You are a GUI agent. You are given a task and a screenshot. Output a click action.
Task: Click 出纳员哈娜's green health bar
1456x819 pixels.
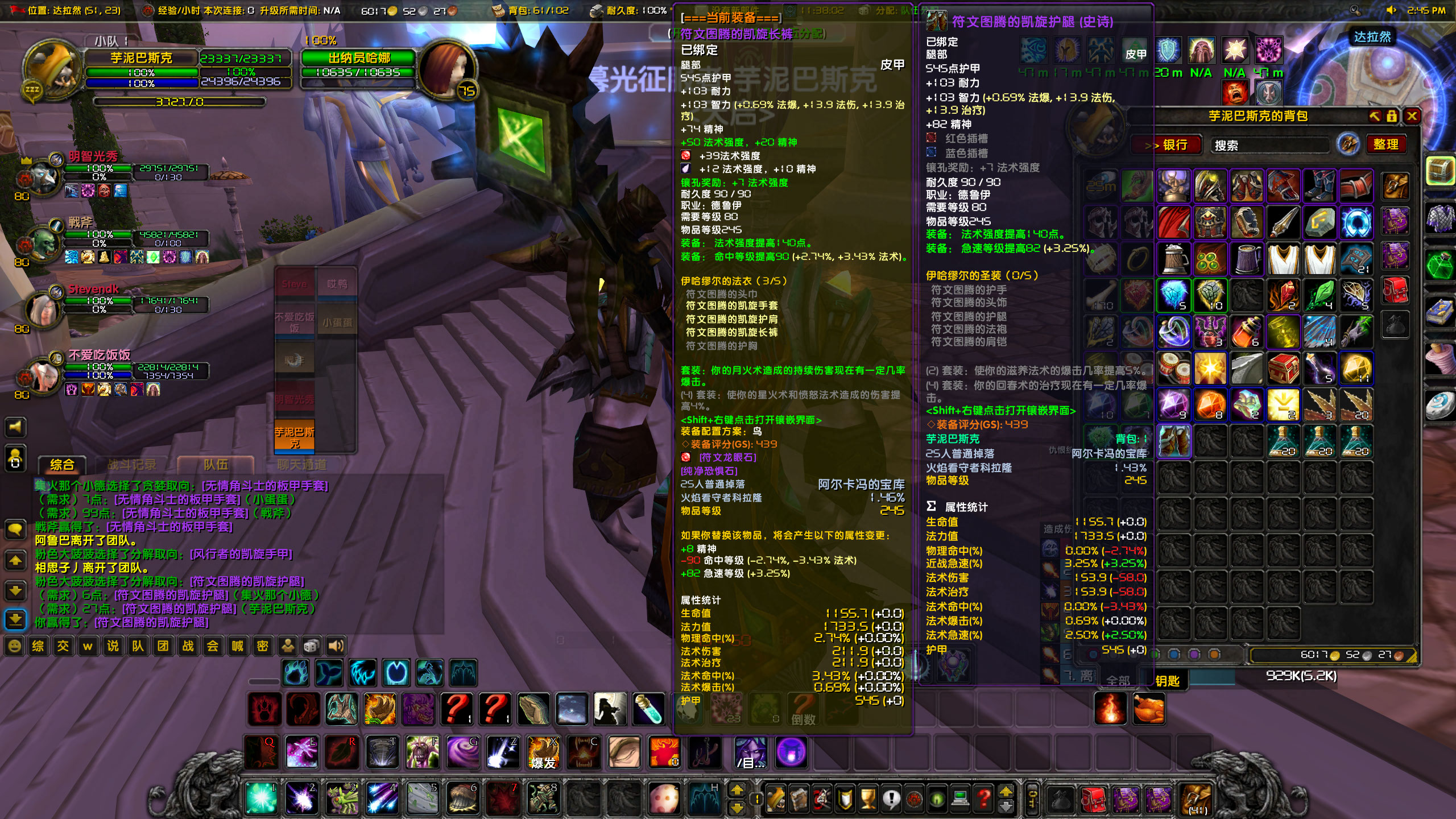point(358,73)
